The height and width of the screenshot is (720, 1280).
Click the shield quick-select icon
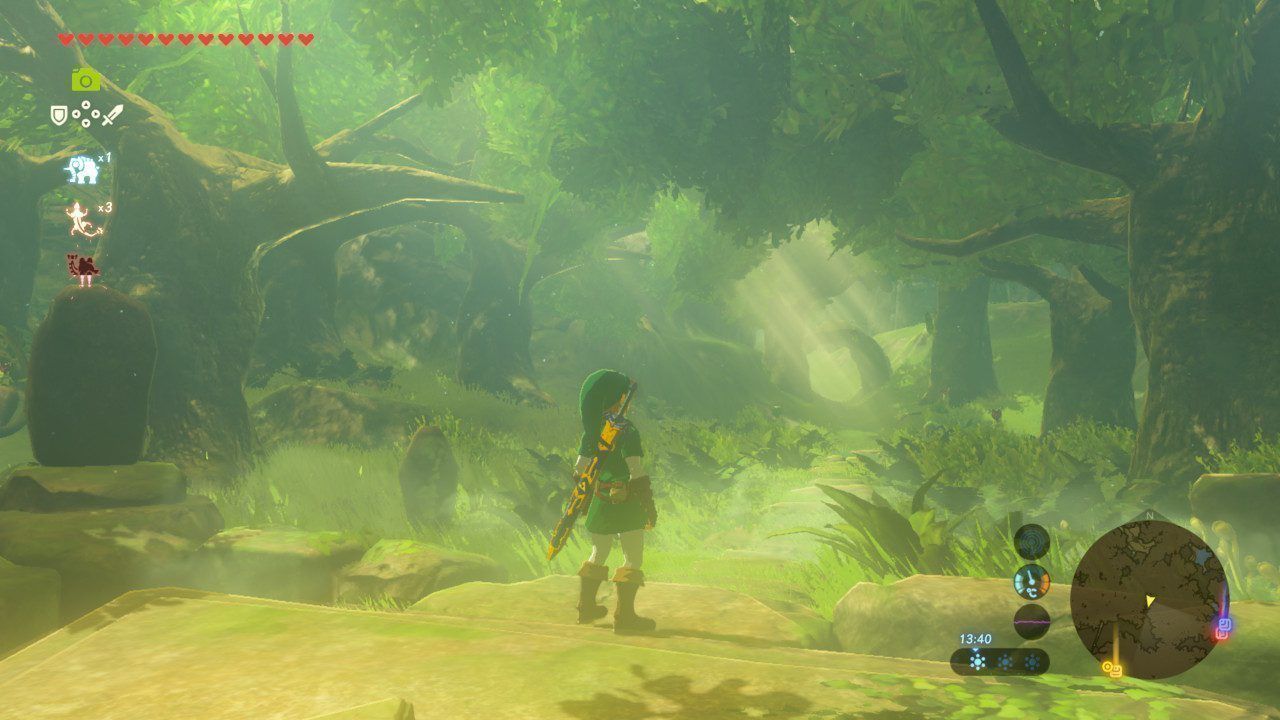pyautogui.click(x=59, y=116)
